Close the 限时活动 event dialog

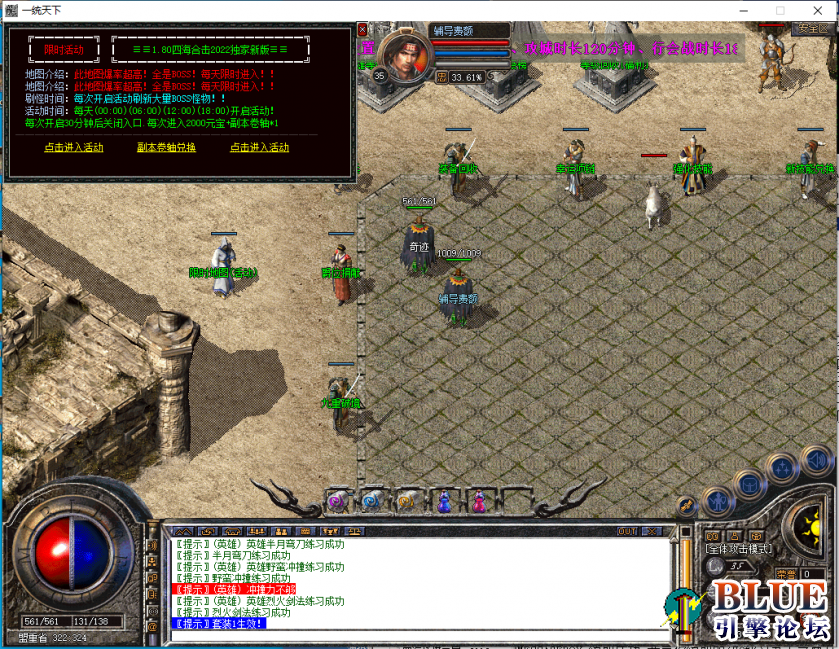click(x=362, y=30)
